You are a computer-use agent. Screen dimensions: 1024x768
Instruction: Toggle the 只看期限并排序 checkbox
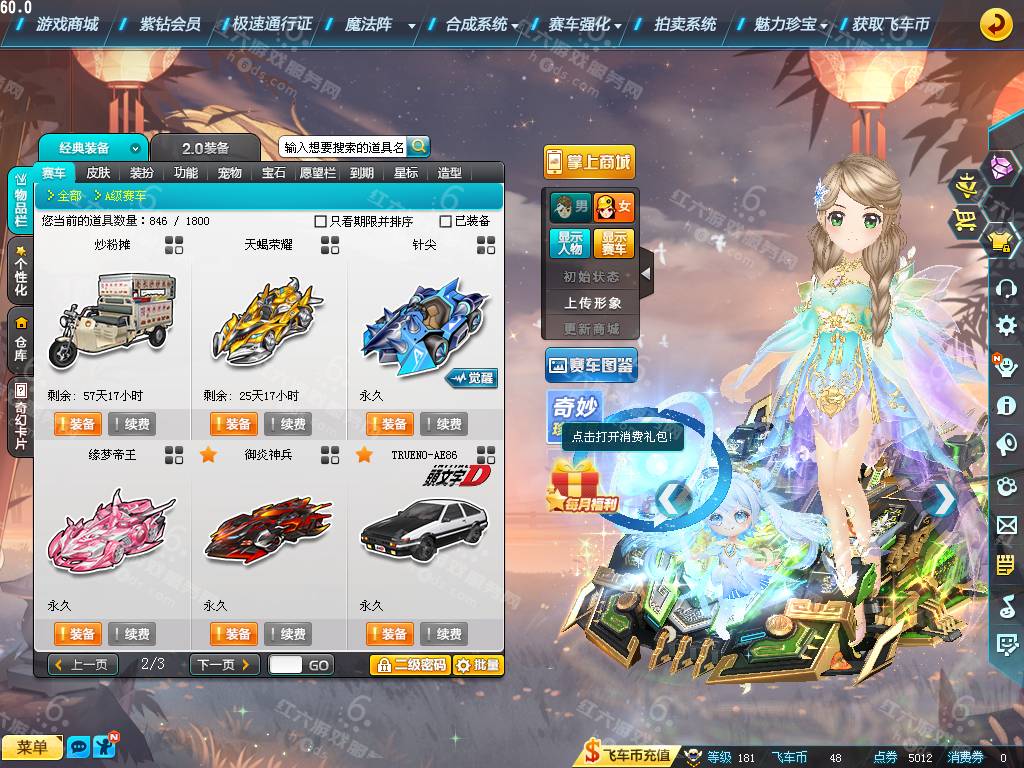[321, 221]
